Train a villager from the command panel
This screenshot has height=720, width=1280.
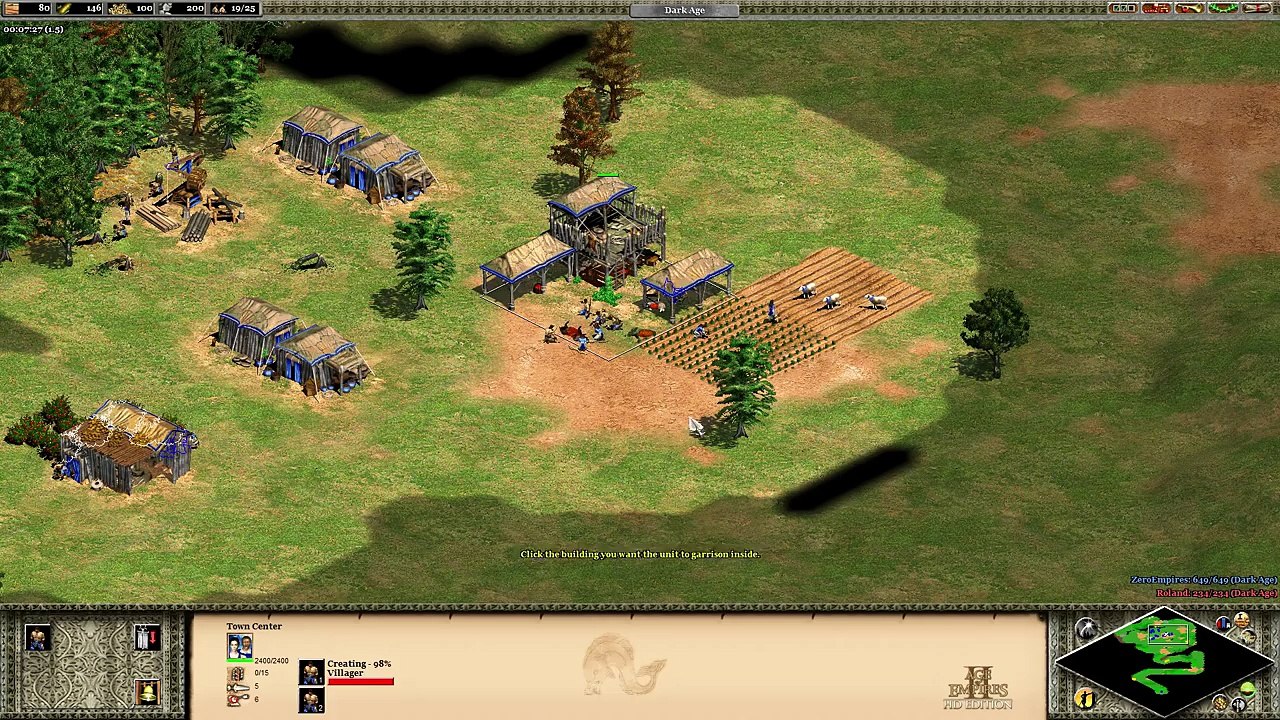[37, 637]
